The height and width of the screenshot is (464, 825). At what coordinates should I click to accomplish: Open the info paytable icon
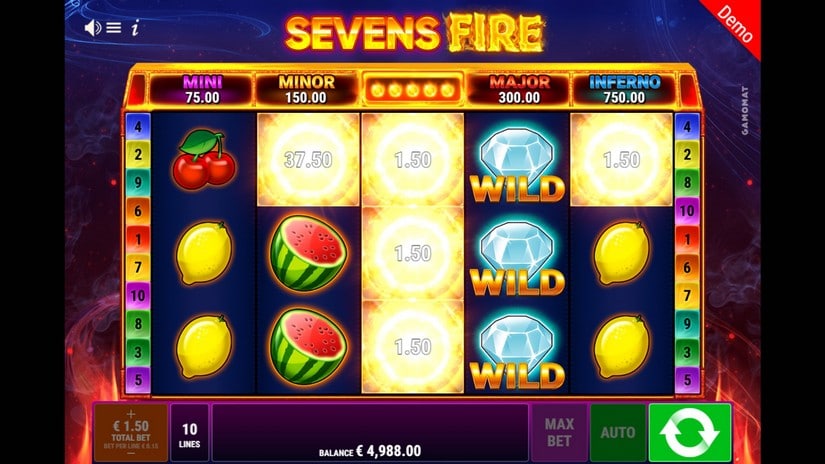click(x=134, y=28)
